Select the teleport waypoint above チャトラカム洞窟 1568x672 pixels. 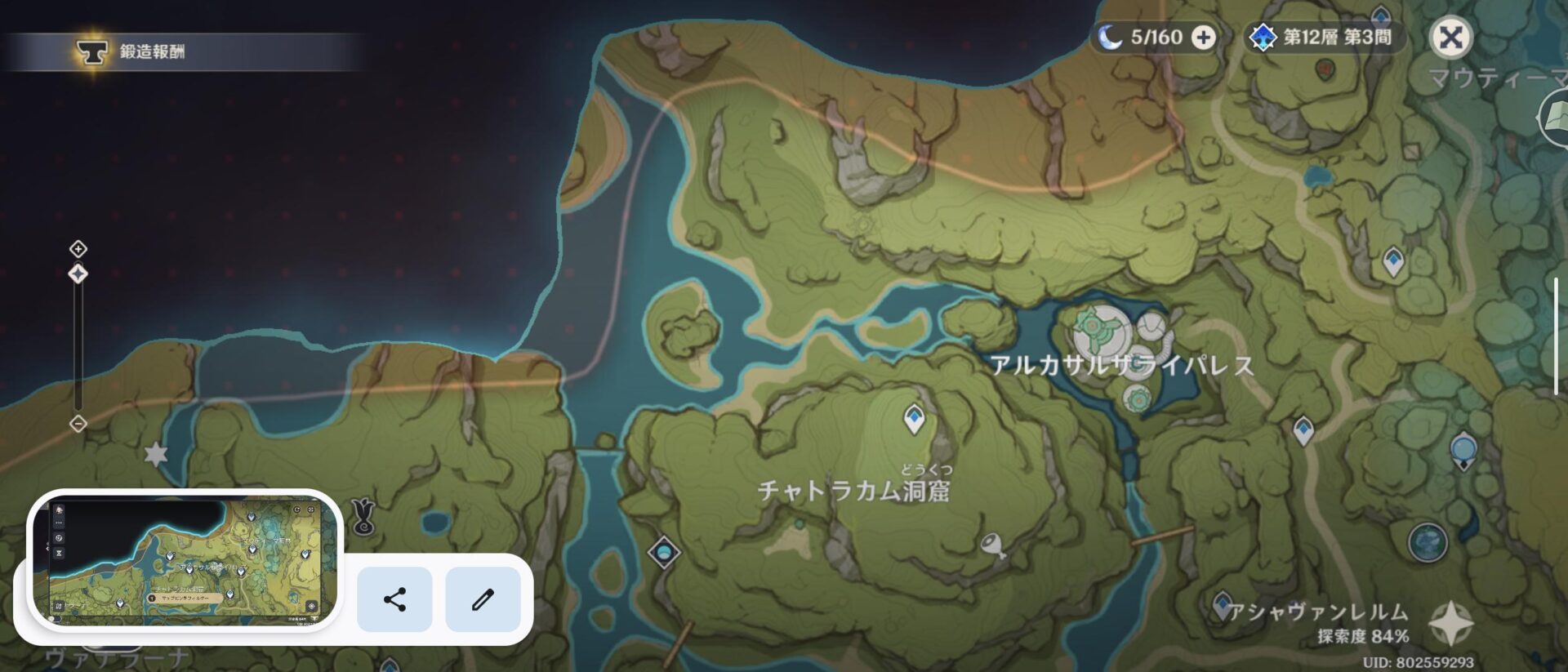[x=914, y=420]
